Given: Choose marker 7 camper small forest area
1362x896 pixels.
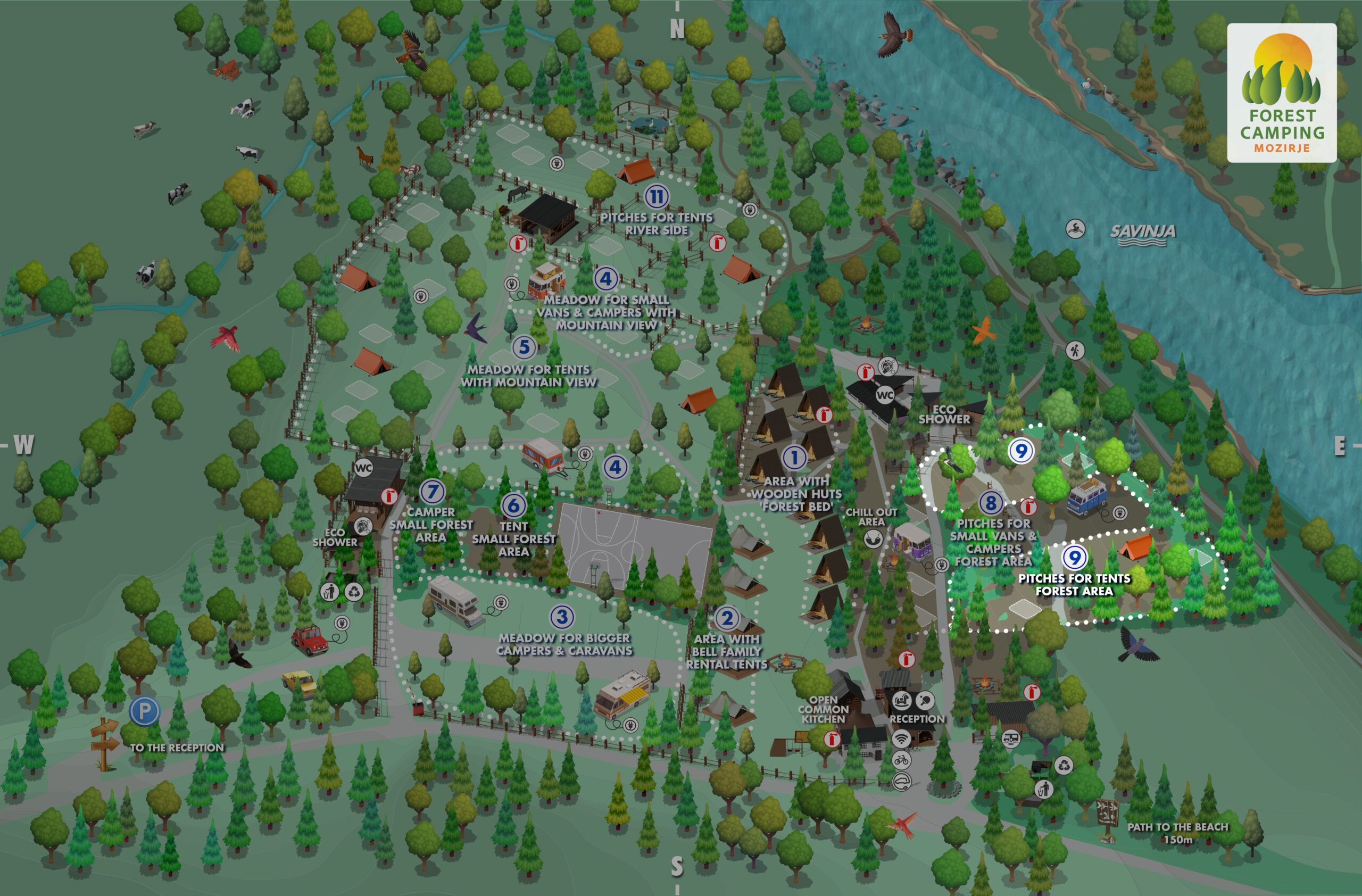Looking at the screenshot, I should click(433, 492).
